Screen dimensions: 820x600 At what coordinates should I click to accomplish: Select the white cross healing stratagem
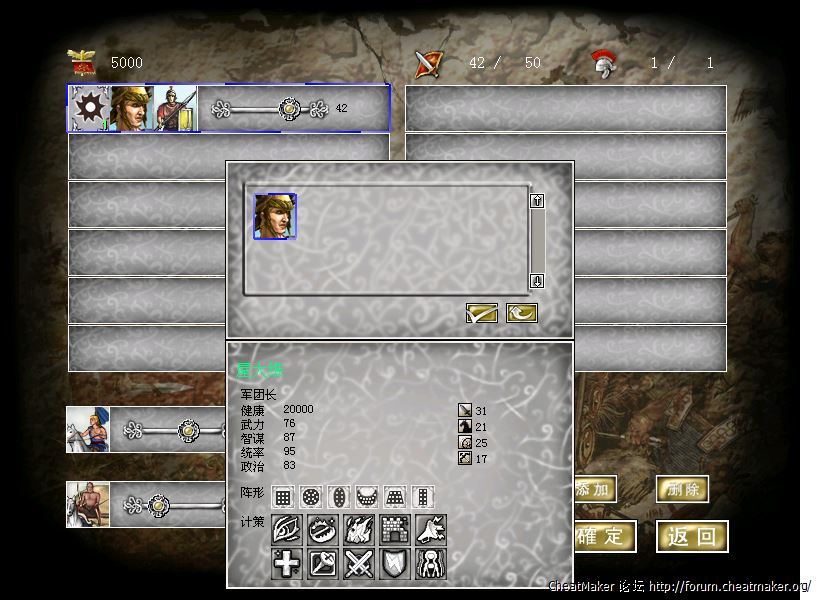point(287,564)
